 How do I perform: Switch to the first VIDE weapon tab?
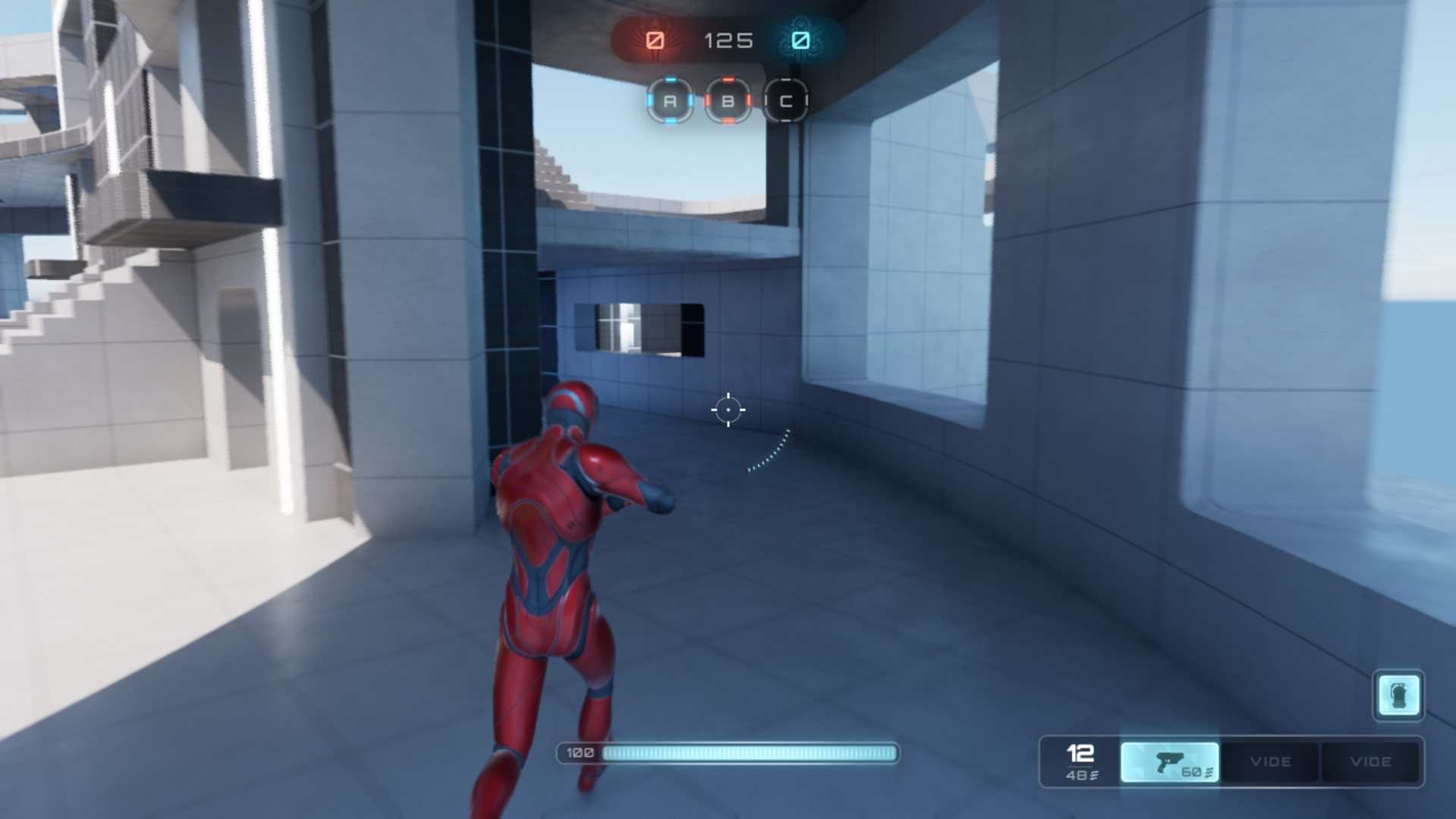coord(1269,761)
